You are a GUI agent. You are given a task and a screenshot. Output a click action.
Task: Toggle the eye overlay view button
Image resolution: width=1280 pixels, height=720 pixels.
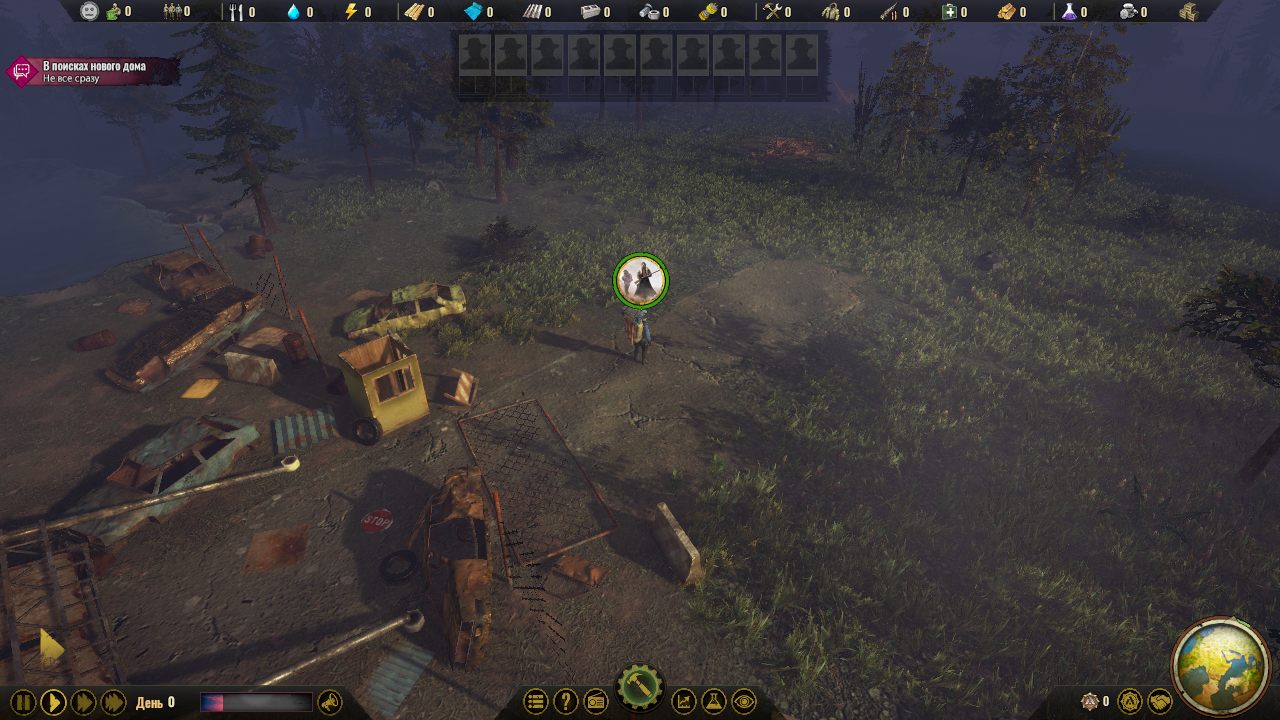click(x=743, y=702)
